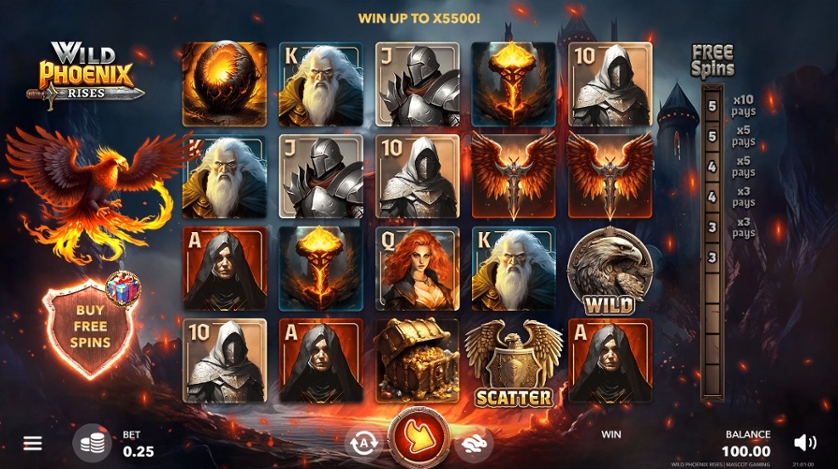Spin the reels with the red button
Screen dimensions: 838x469
click(416, 440)
